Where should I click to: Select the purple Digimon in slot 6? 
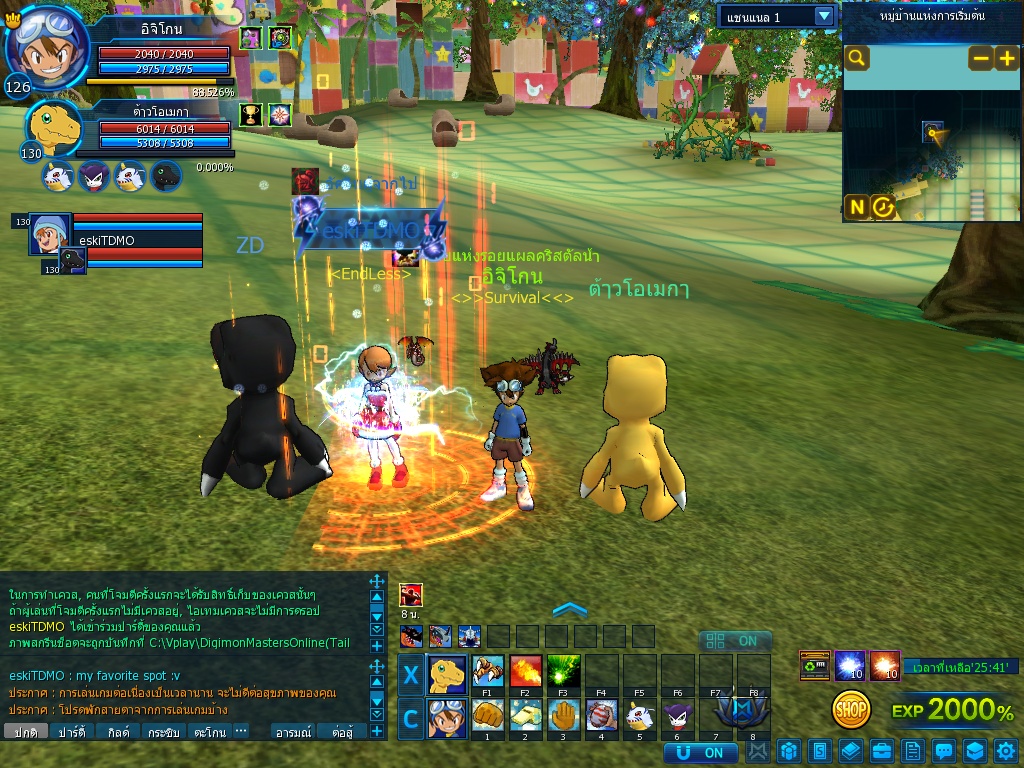coord(677,716)
